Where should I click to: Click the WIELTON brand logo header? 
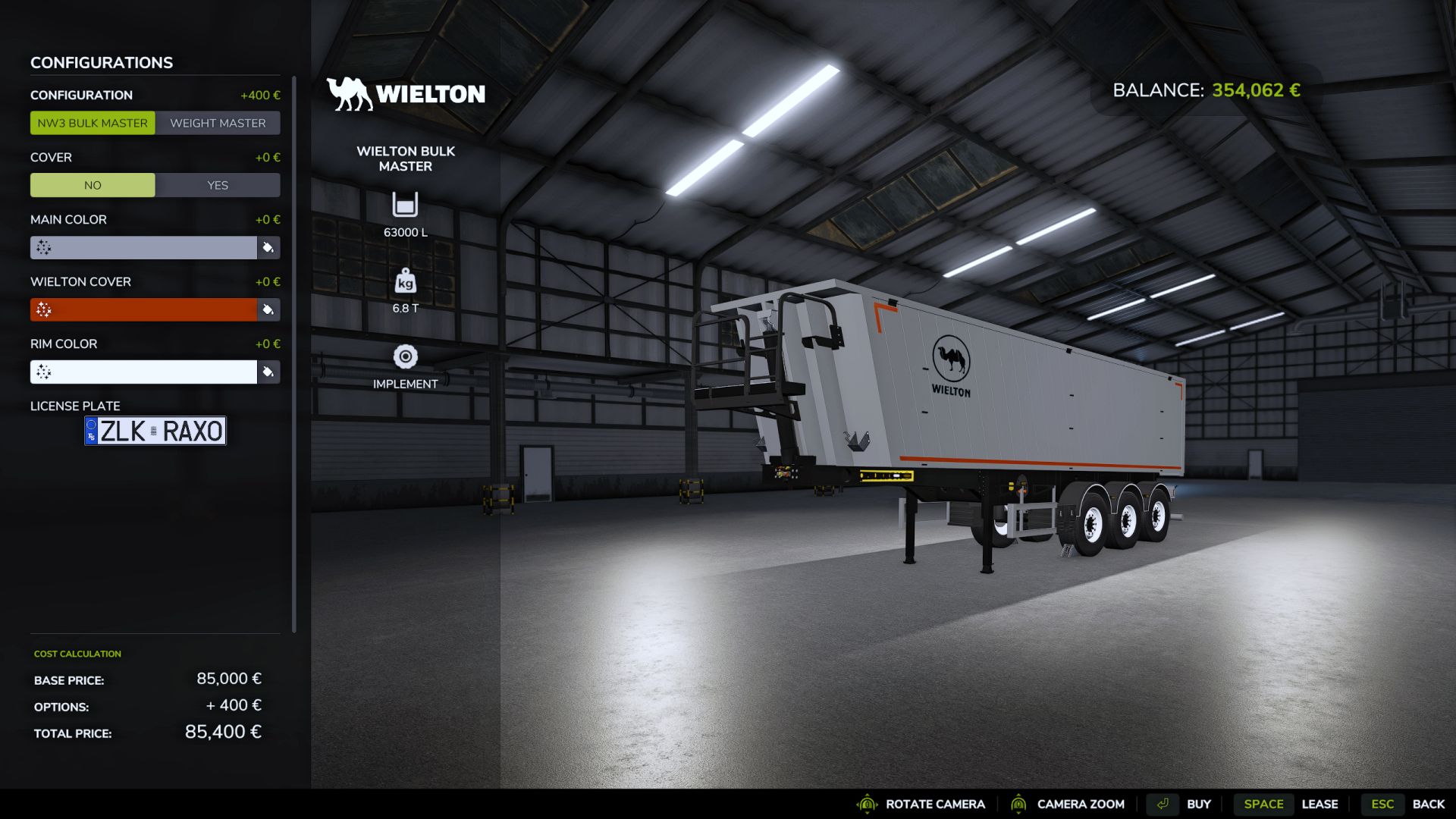point(406,94)
